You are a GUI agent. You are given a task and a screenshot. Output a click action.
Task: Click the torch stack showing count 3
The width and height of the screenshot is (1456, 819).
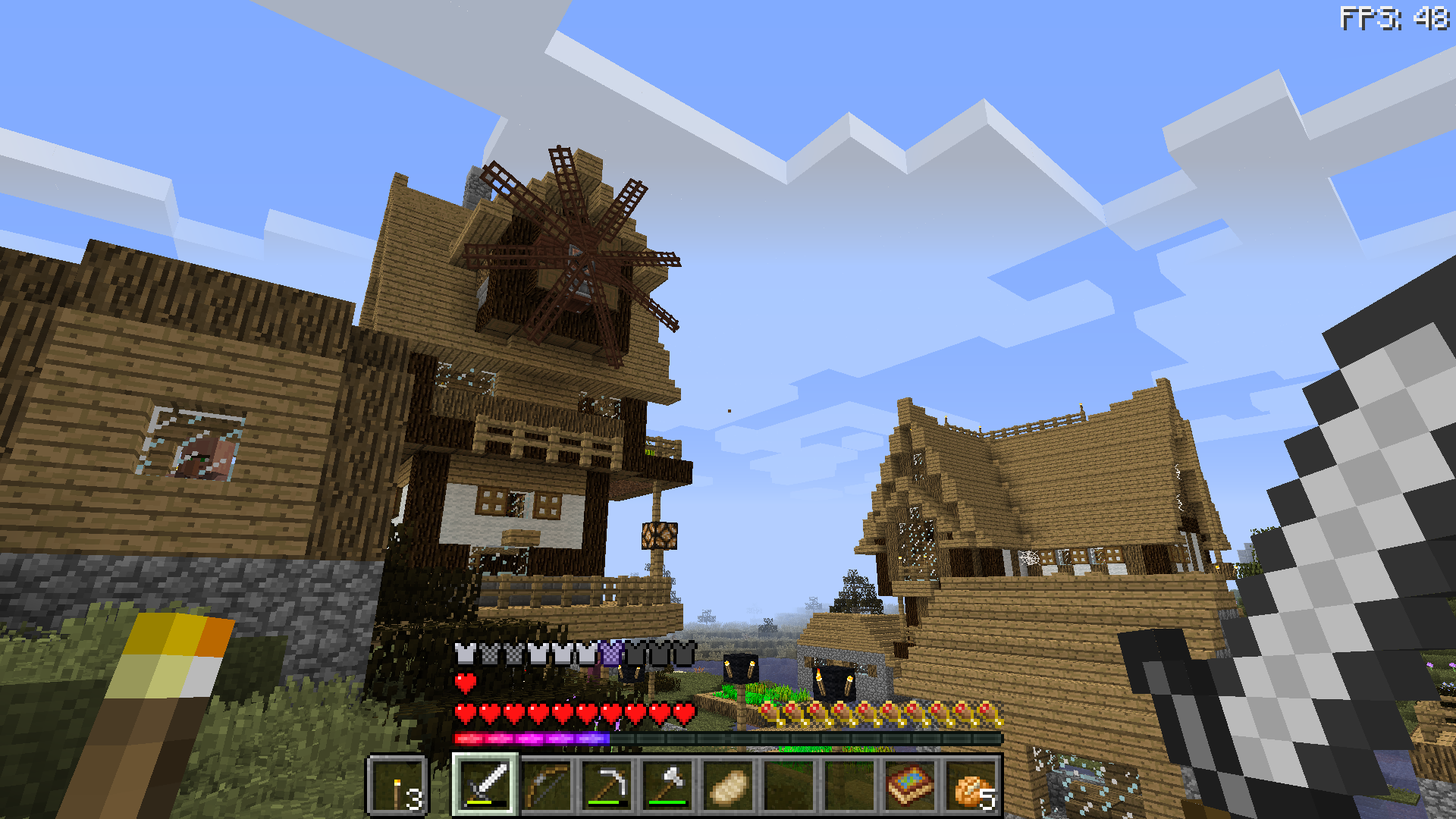pos(398,786)
